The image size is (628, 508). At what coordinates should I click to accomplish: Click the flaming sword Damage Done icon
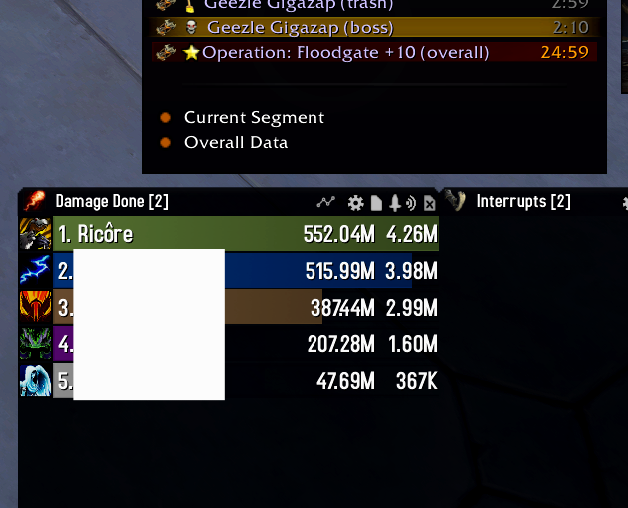[34, 201]
